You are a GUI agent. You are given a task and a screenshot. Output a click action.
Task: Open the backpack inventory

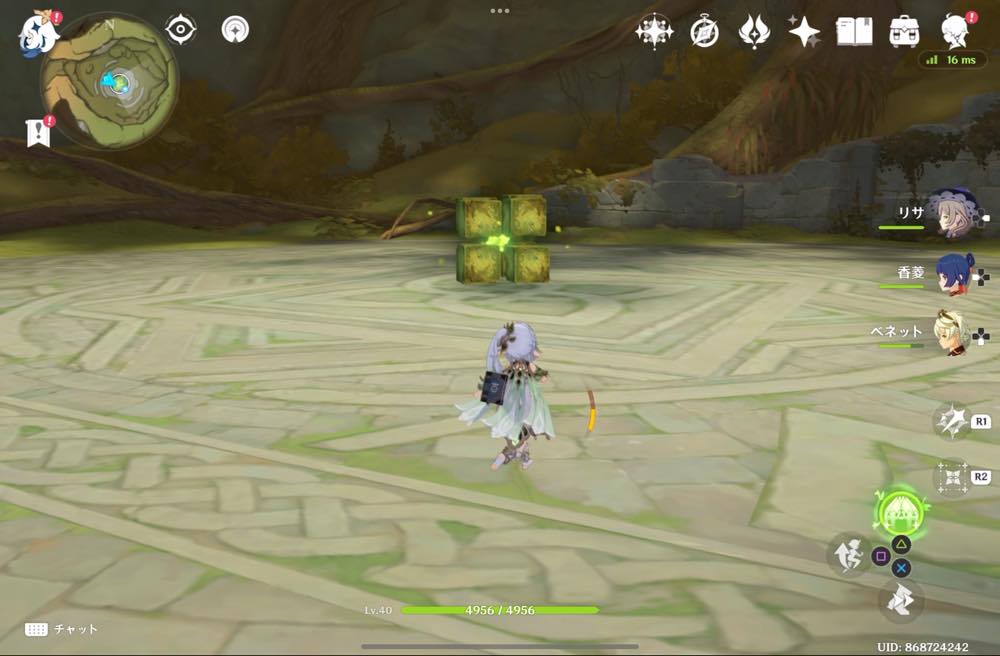click(905, 32)
